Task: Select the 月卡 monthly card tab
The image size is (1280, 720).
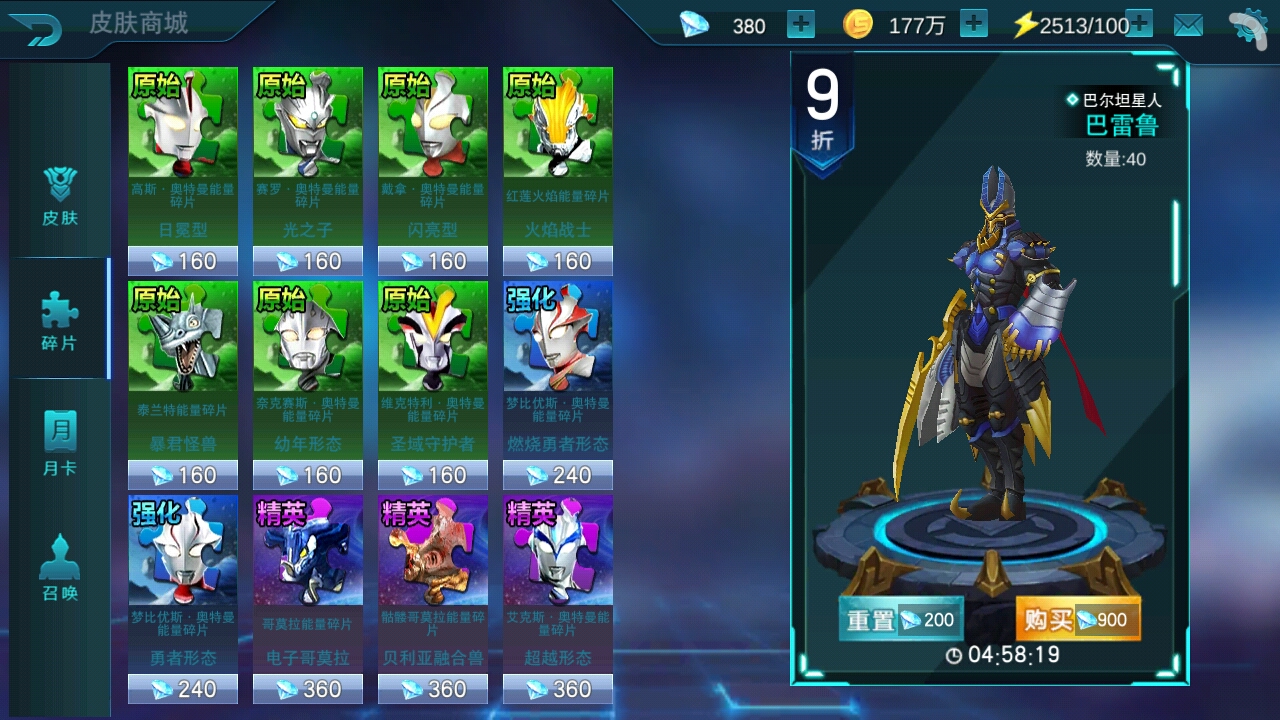Action: [x=60, y=445]
